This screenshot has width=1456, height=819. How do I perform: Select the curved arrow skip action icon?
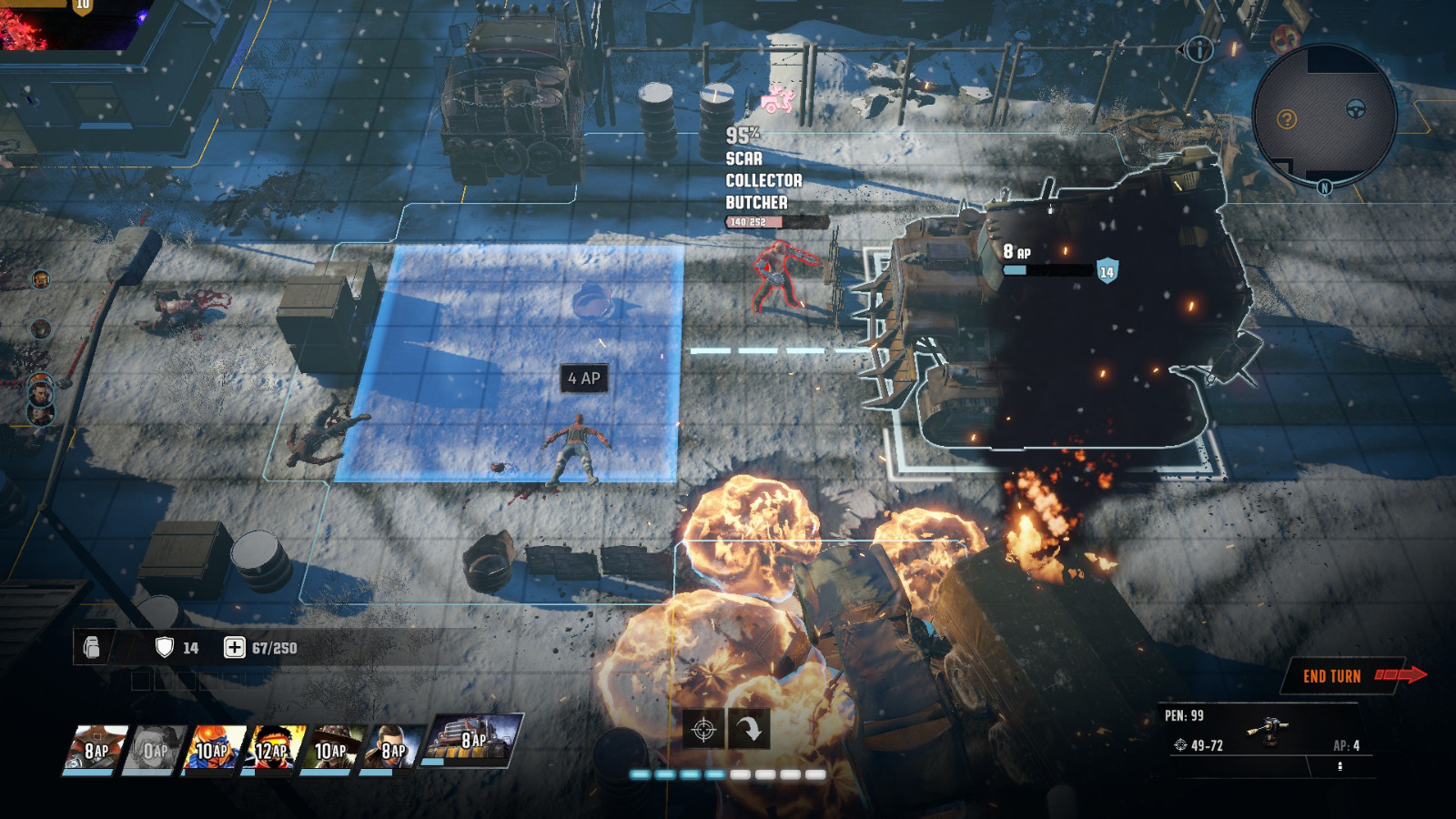[752, 730]
